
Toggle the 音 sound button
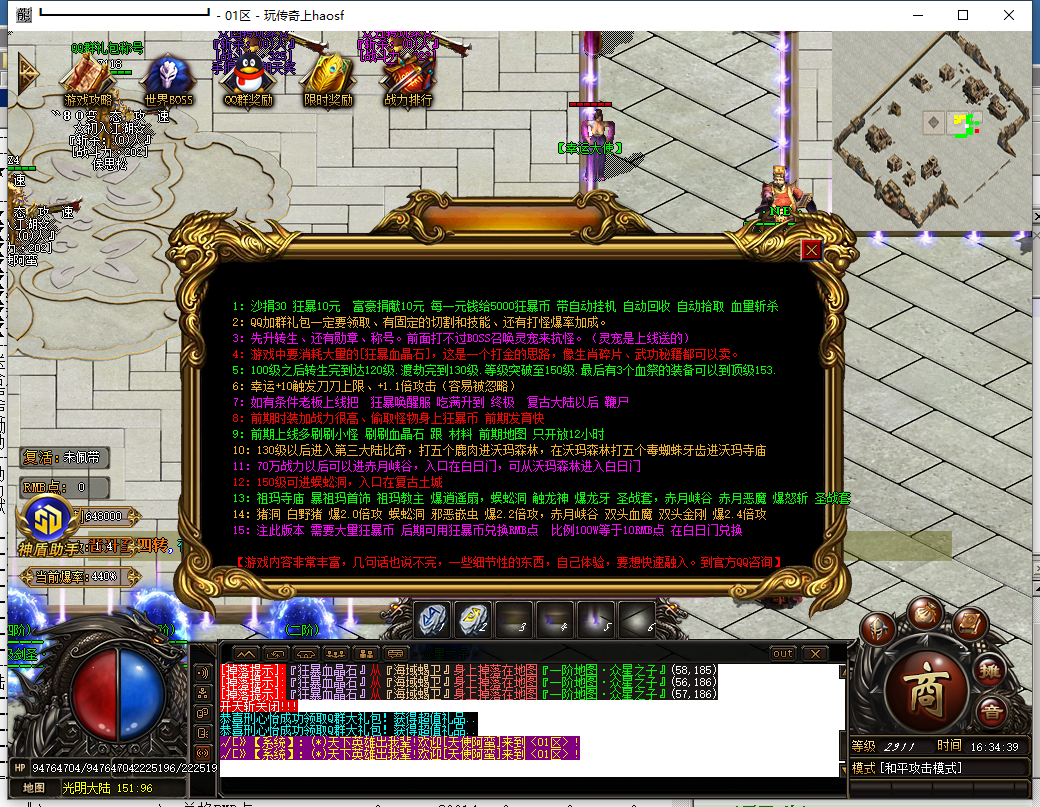[x=991, y=712]
